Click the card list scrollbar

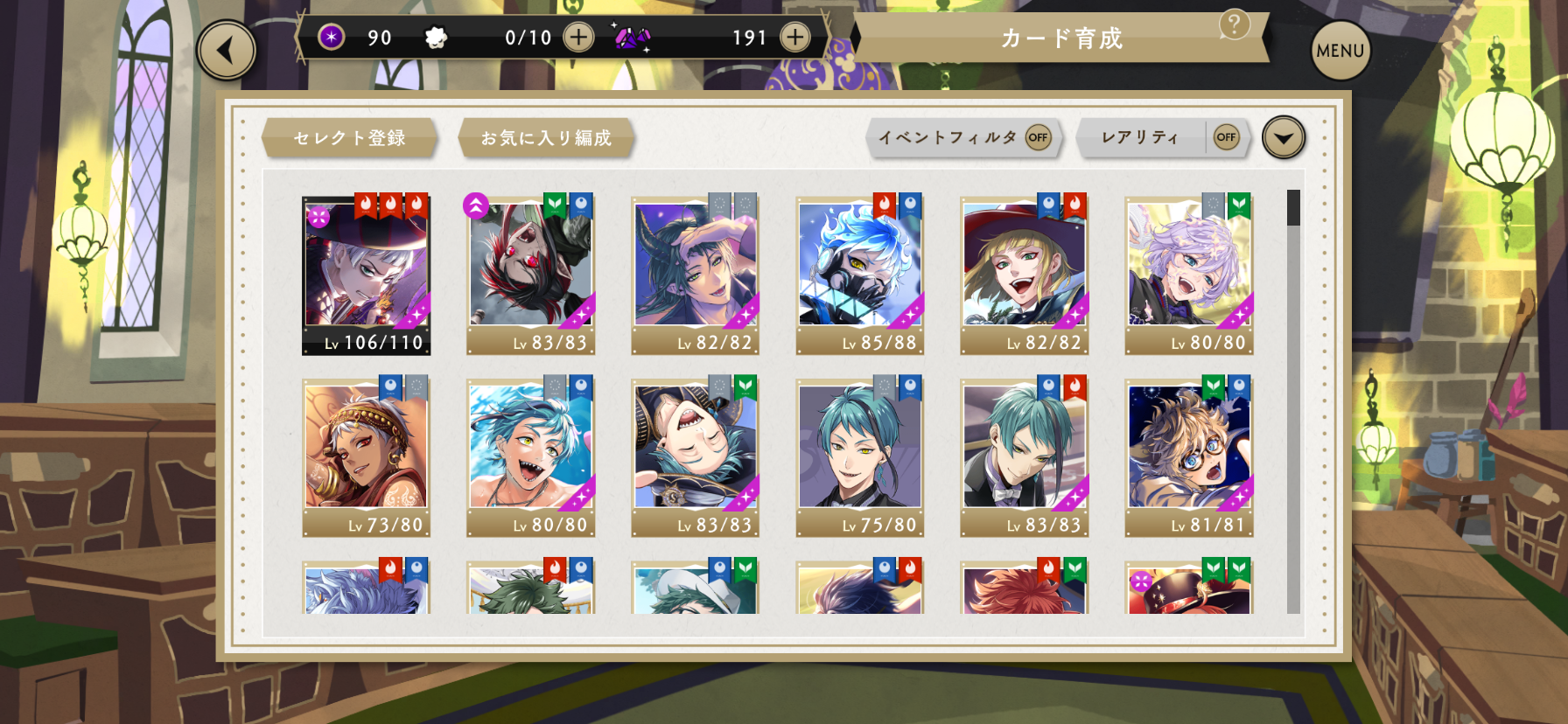[1293, 400]
